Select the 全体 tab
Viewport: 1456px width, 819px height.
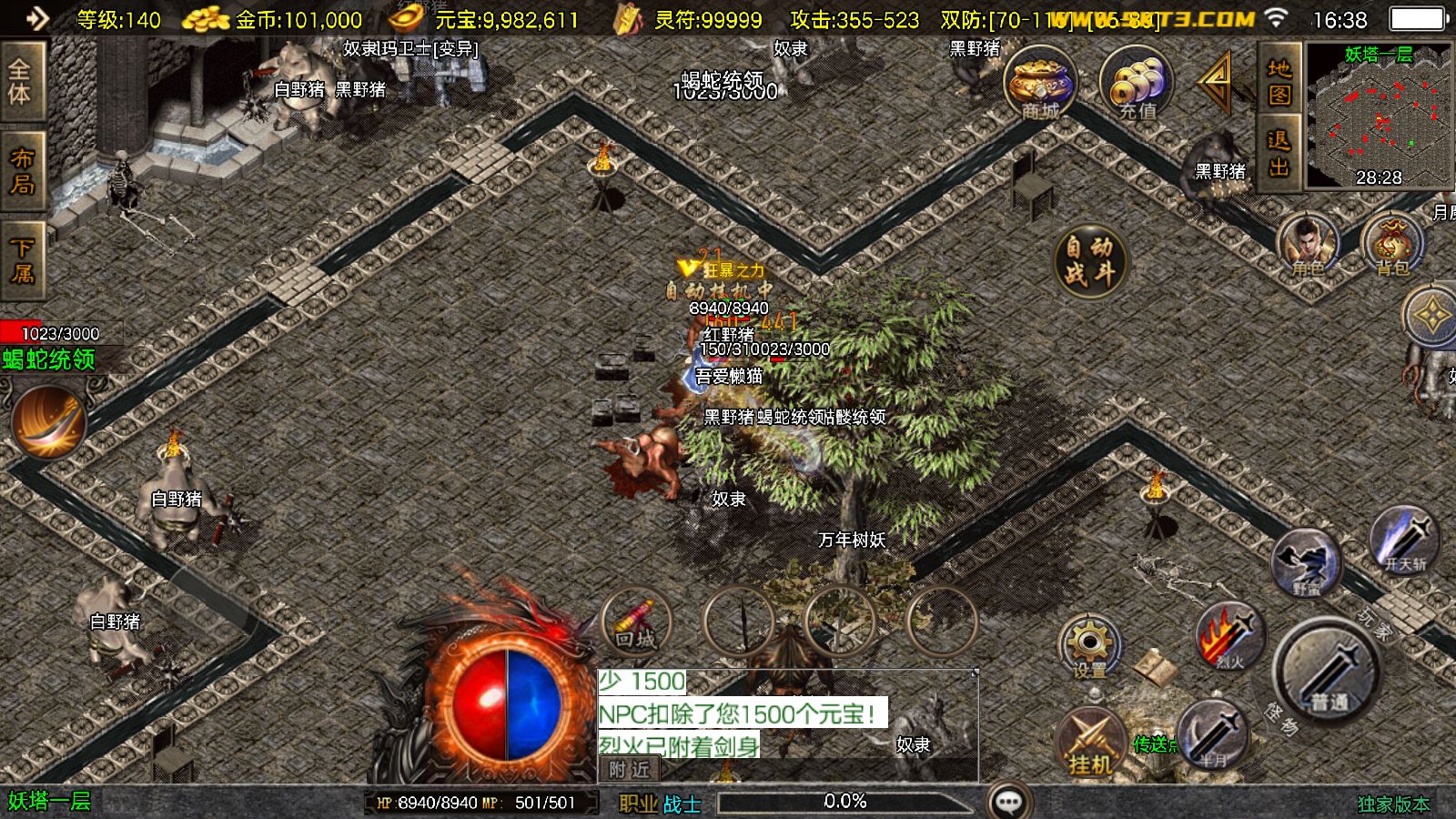point(22,82)
